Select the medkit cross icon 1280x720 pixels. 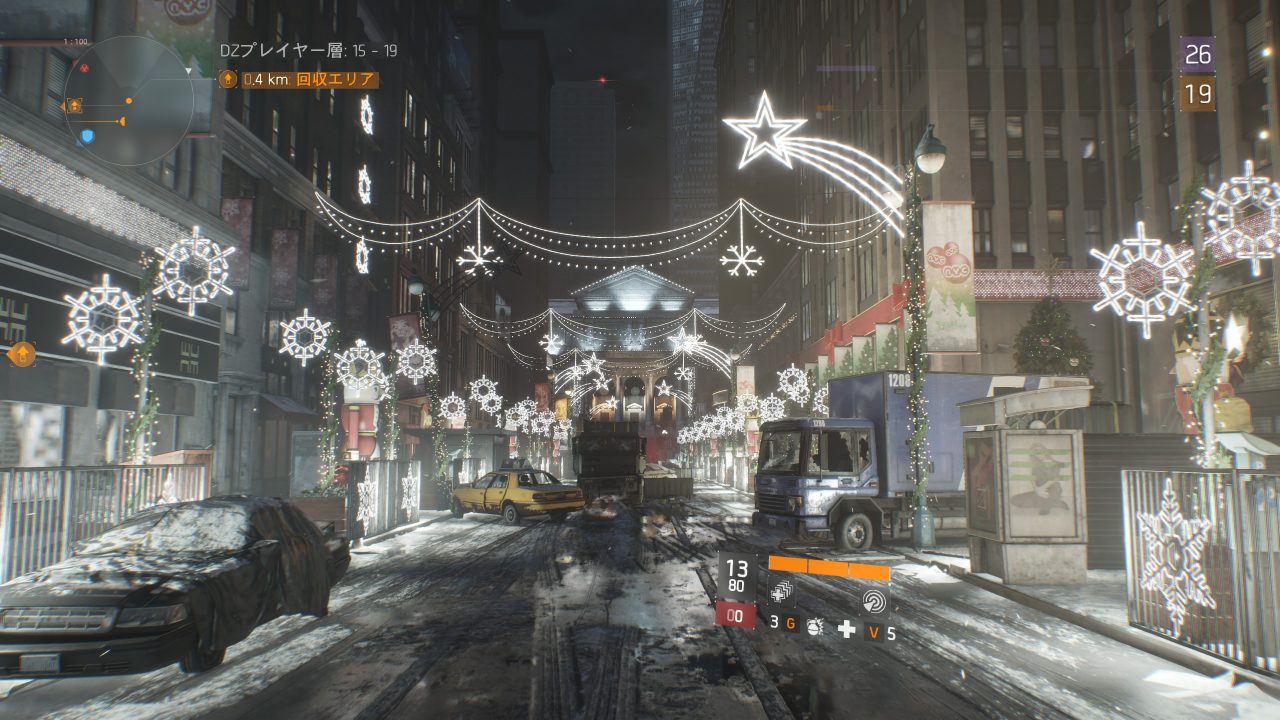[847, 629]
